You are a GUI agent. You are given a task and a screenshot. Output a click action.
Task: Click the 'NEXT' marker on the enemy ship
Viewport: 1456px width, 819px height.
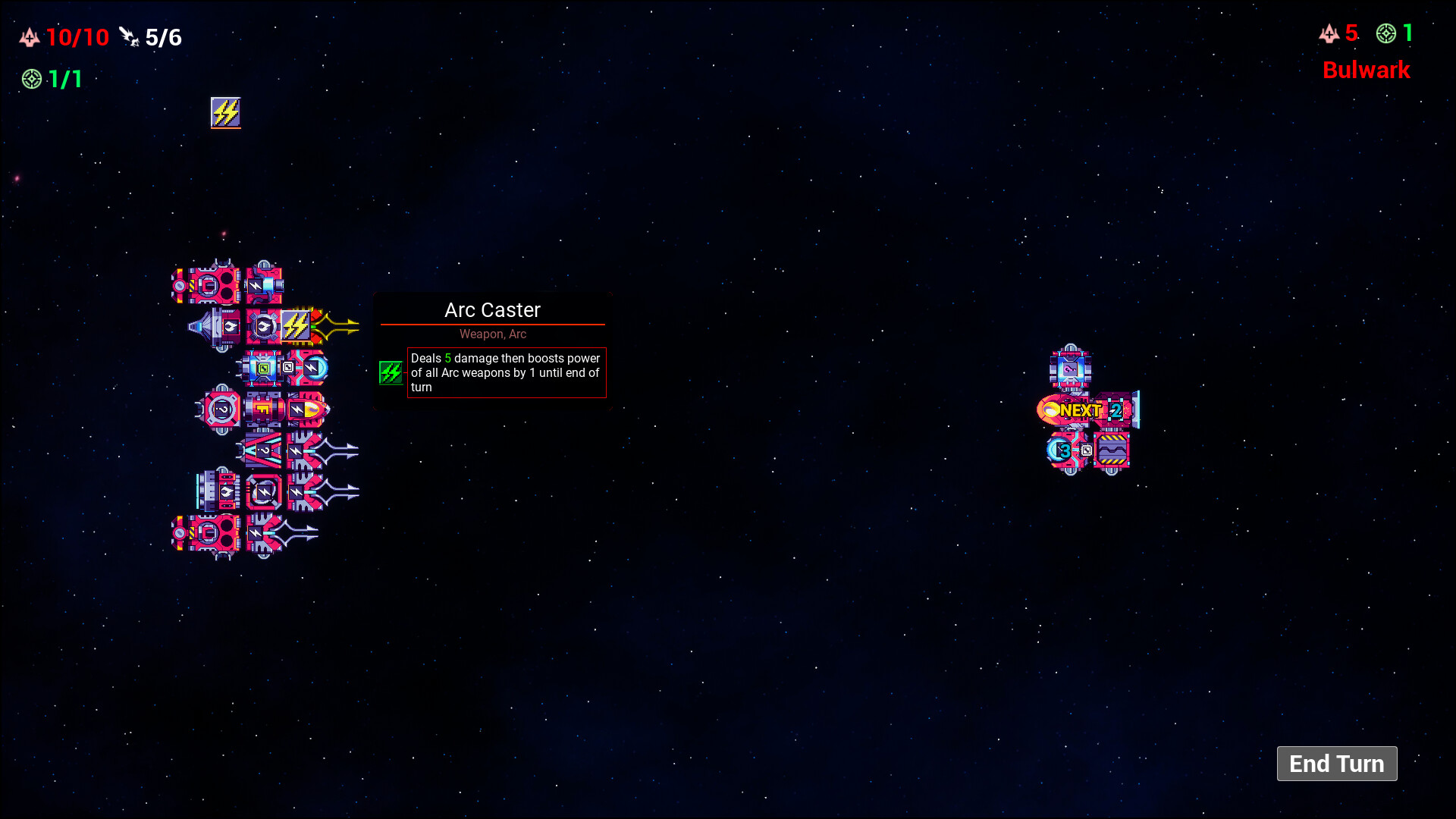[x=1081, y=409]
